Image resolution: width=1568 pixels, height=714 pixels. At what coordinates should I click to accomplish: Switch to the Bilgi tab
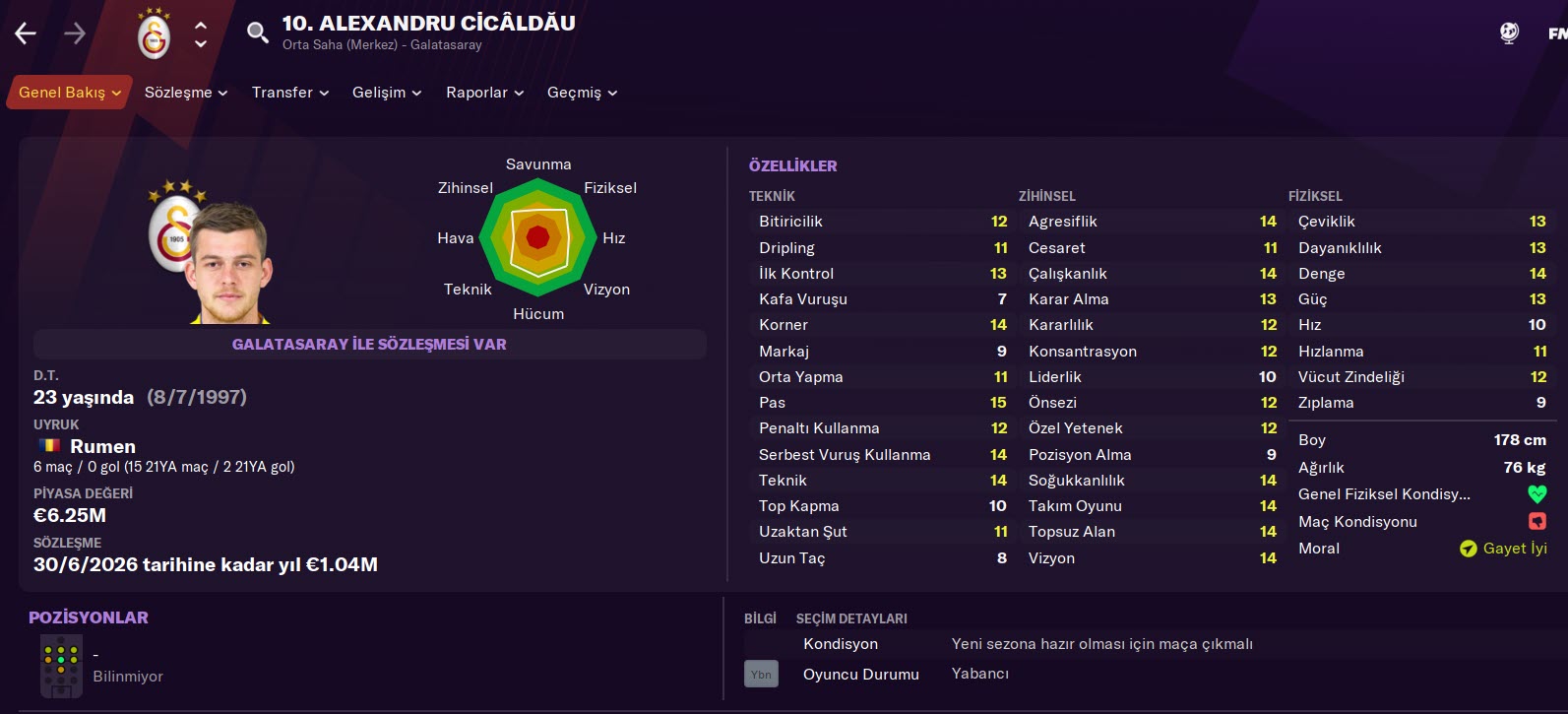pyautogui.click(x=760, y=618)
